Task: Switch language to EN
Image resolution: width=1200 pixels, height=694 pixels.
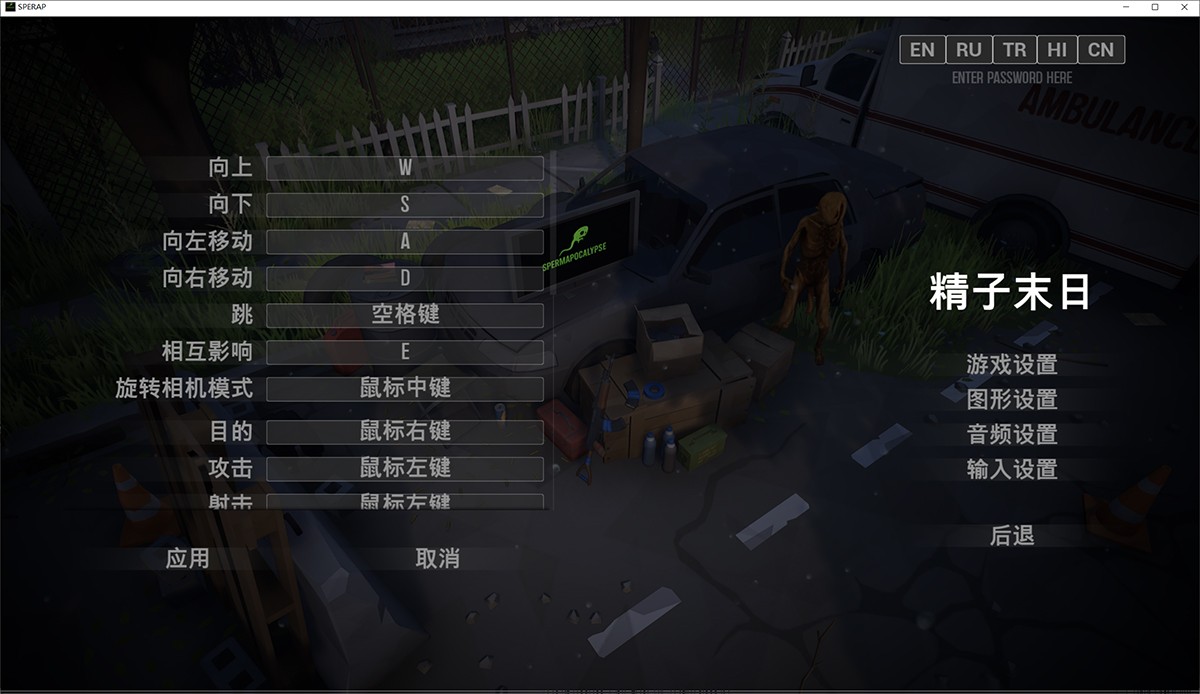Action: pyautogui.click(x=922, y=50)
